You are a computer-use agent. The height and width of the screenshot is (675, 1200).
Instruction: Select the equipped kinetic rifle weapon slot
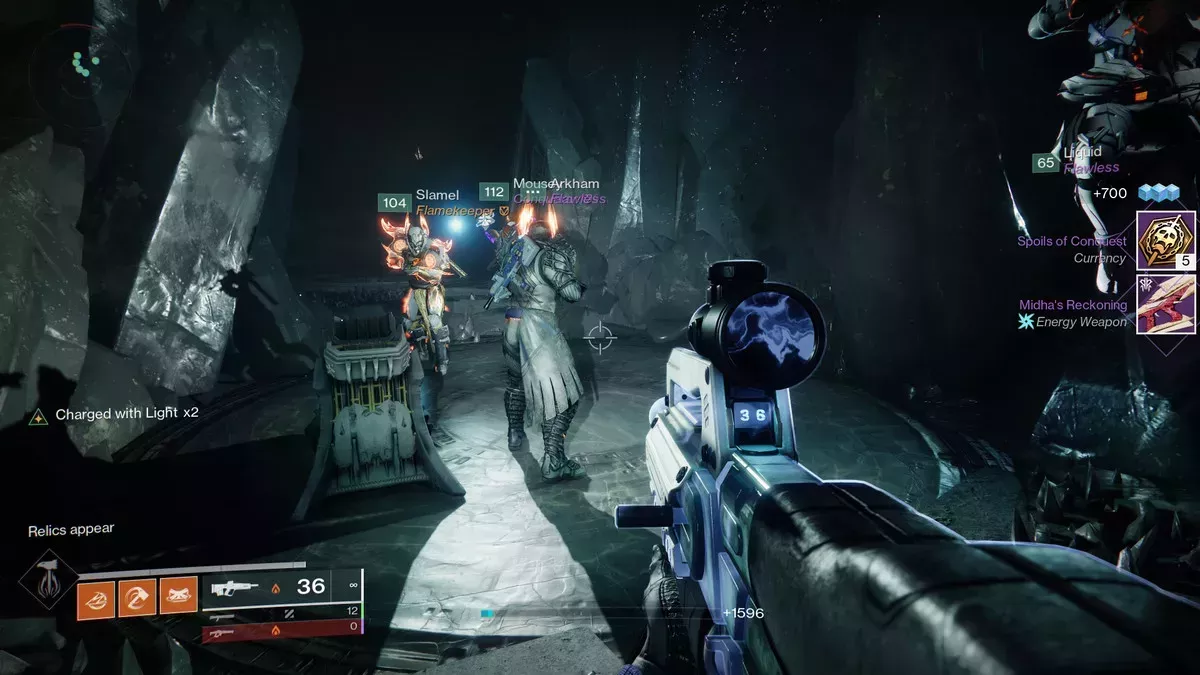click(282, 586)
